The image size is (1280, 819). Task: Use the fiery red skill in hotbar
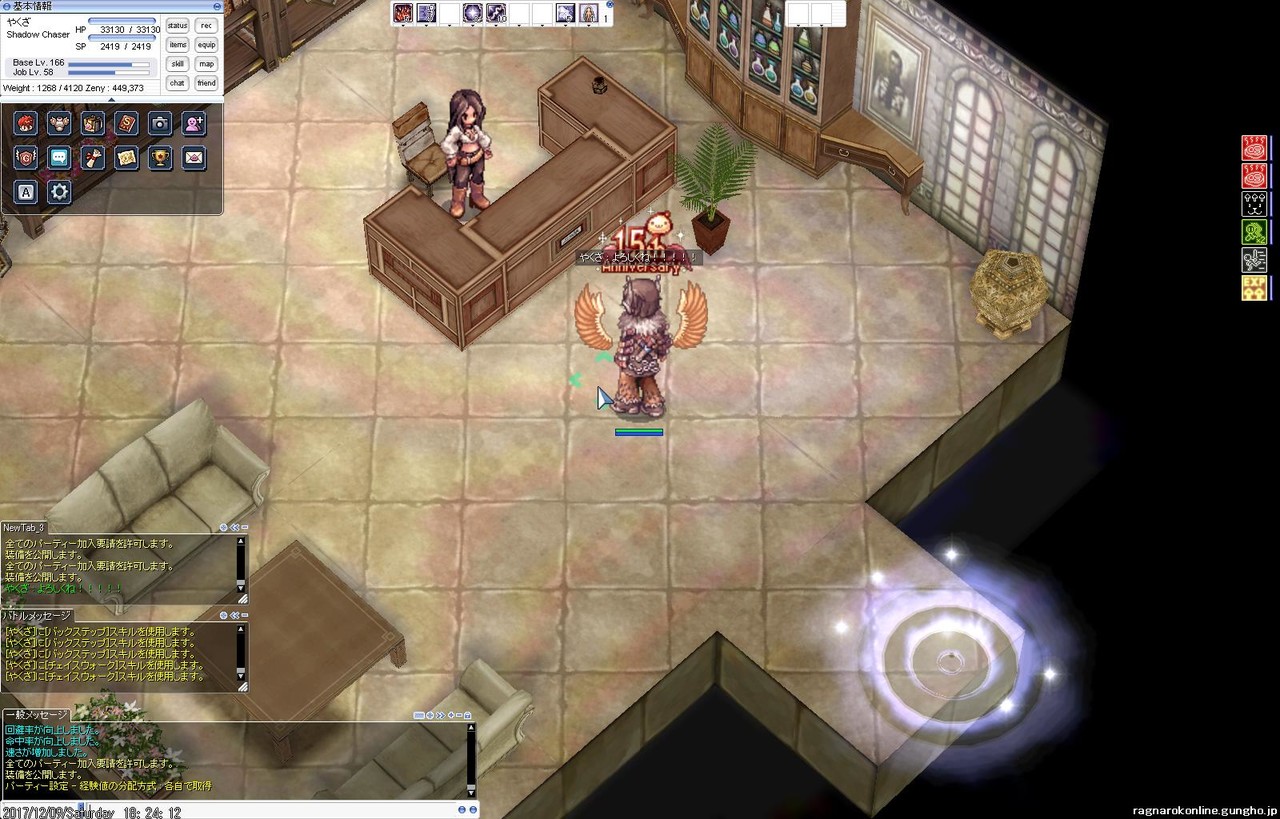click(403, 14)
